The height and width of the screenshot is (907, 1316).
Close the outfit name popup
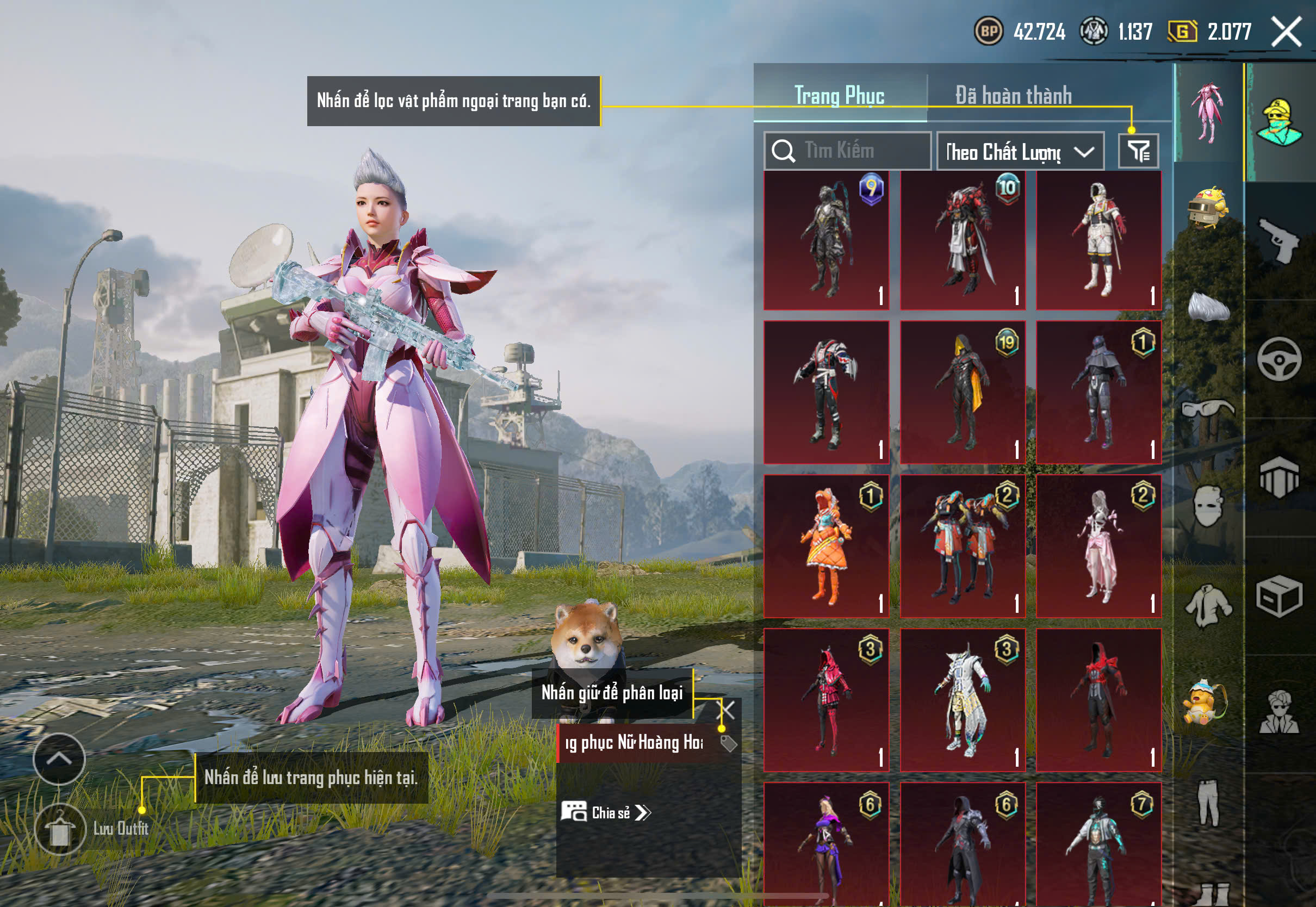point(727,710)
